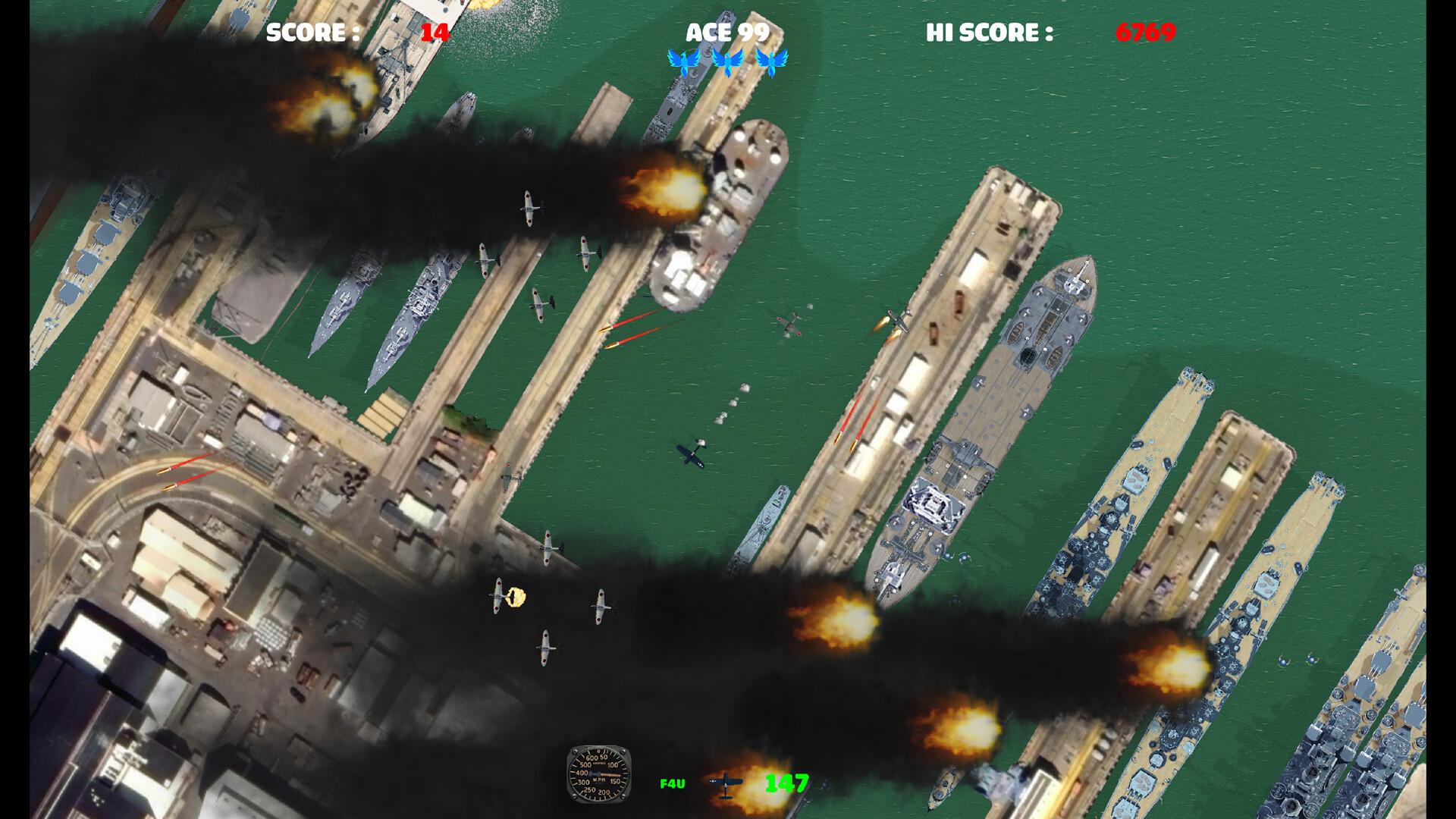The width and height of the screenshot is (1456, 819).
Task: Click the rightmost phoenix wings icon
Action: coord(773,61)
